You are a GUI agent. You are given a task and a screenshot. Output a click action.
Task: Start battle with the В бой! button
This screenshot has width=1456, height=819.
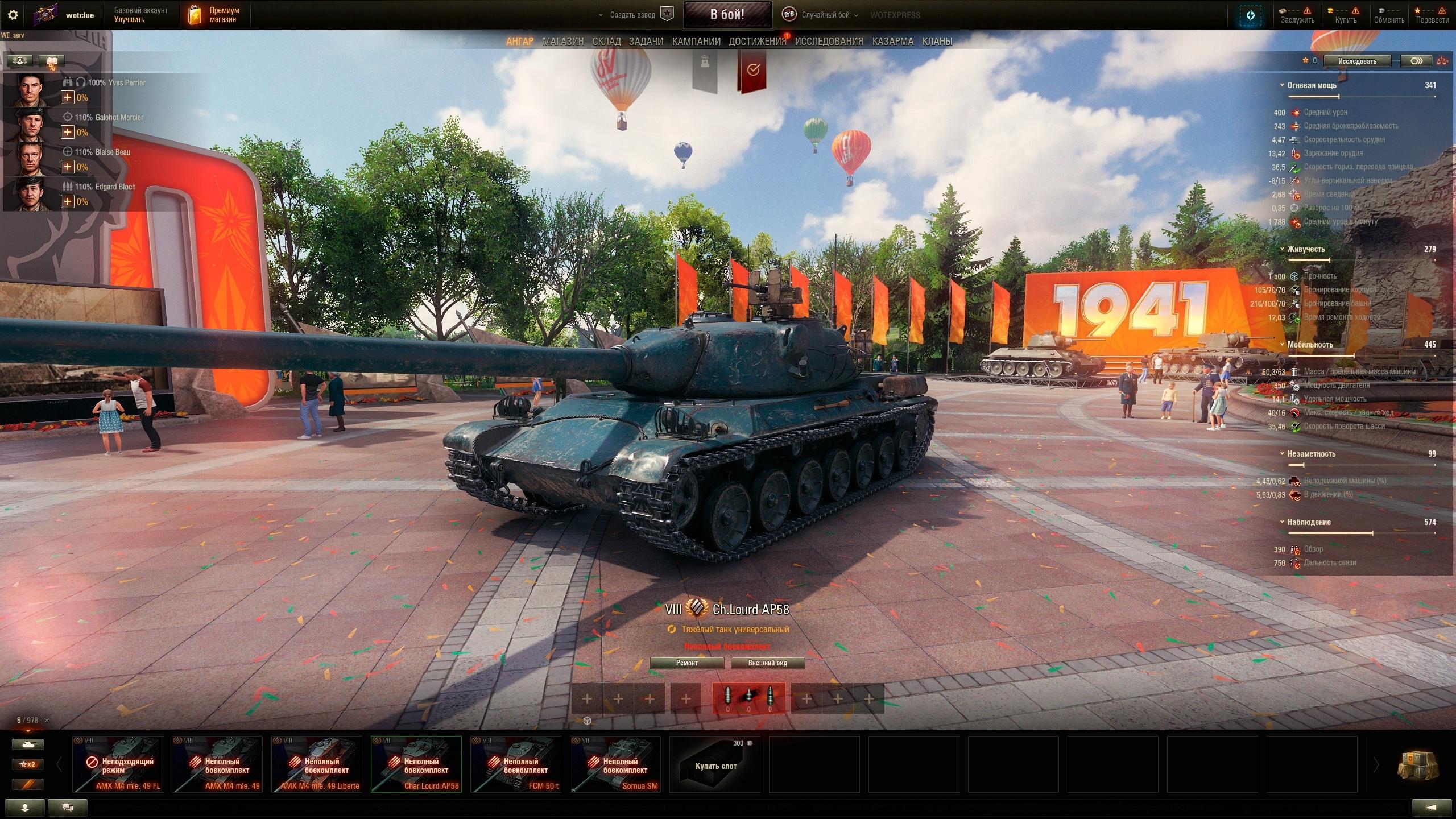tap(727, 15)
